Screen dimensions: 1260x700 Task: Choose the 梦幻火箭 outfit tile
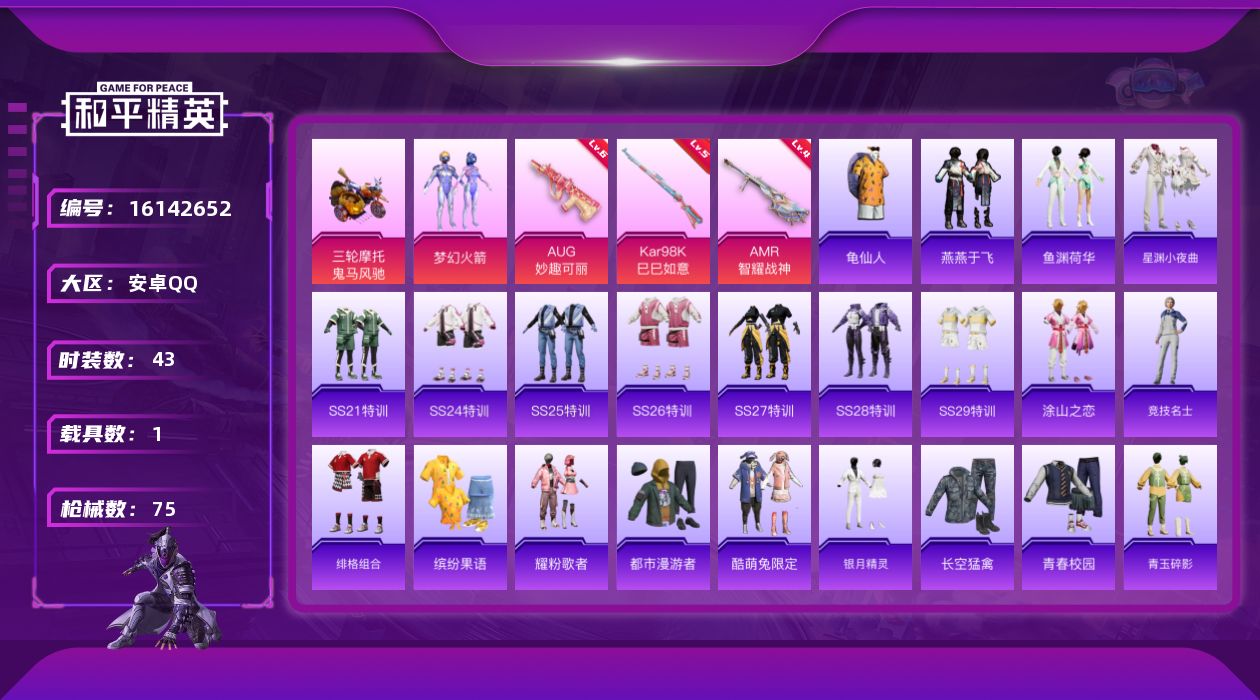(460, 211)
